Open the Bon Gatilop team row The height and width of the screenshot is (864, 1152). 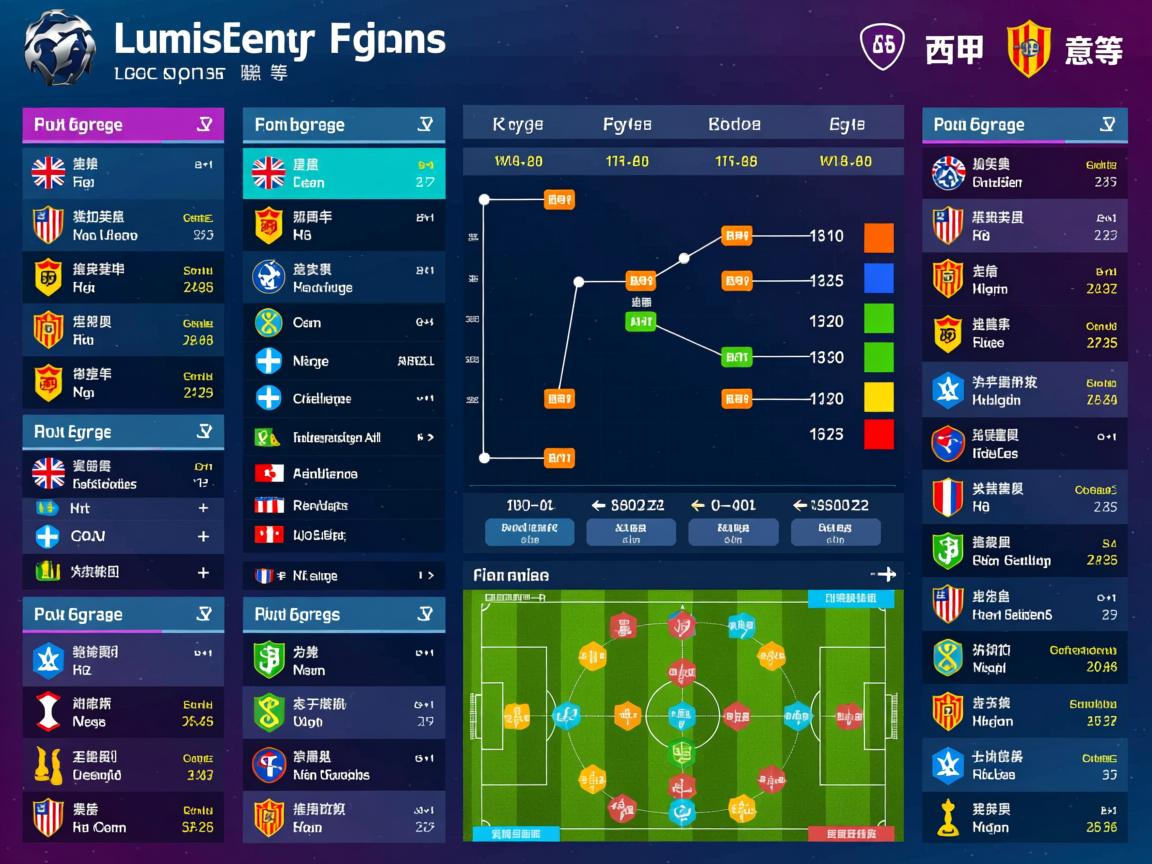[1024, 551]
